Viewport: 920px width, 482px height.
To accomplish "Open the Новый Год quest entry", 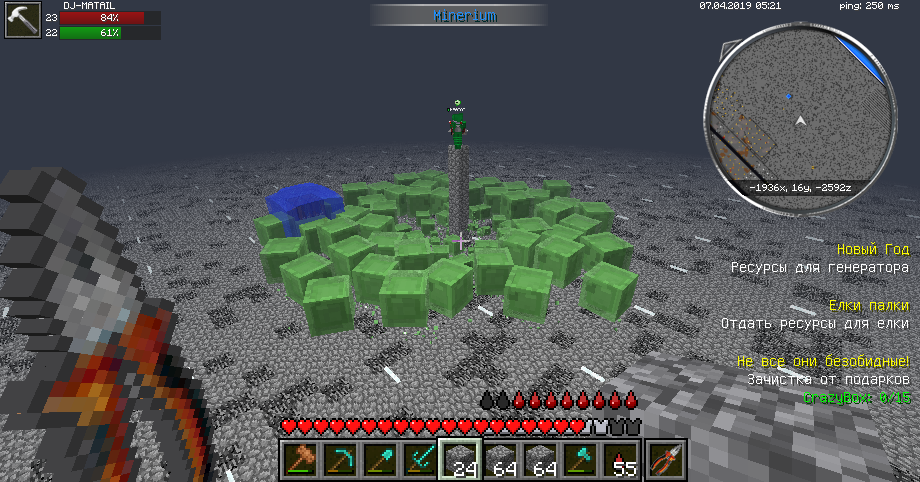I will [872, 248].
